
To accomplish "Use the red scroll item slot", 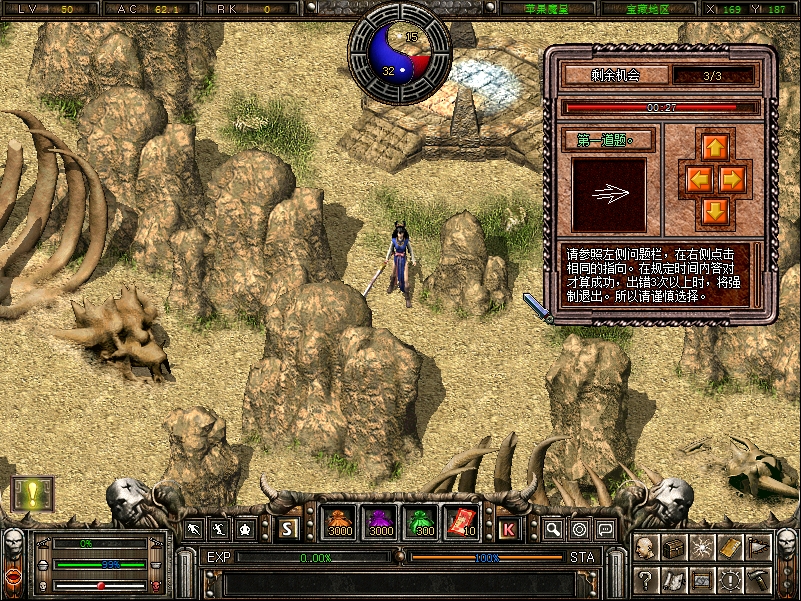I will pos(461,524).
